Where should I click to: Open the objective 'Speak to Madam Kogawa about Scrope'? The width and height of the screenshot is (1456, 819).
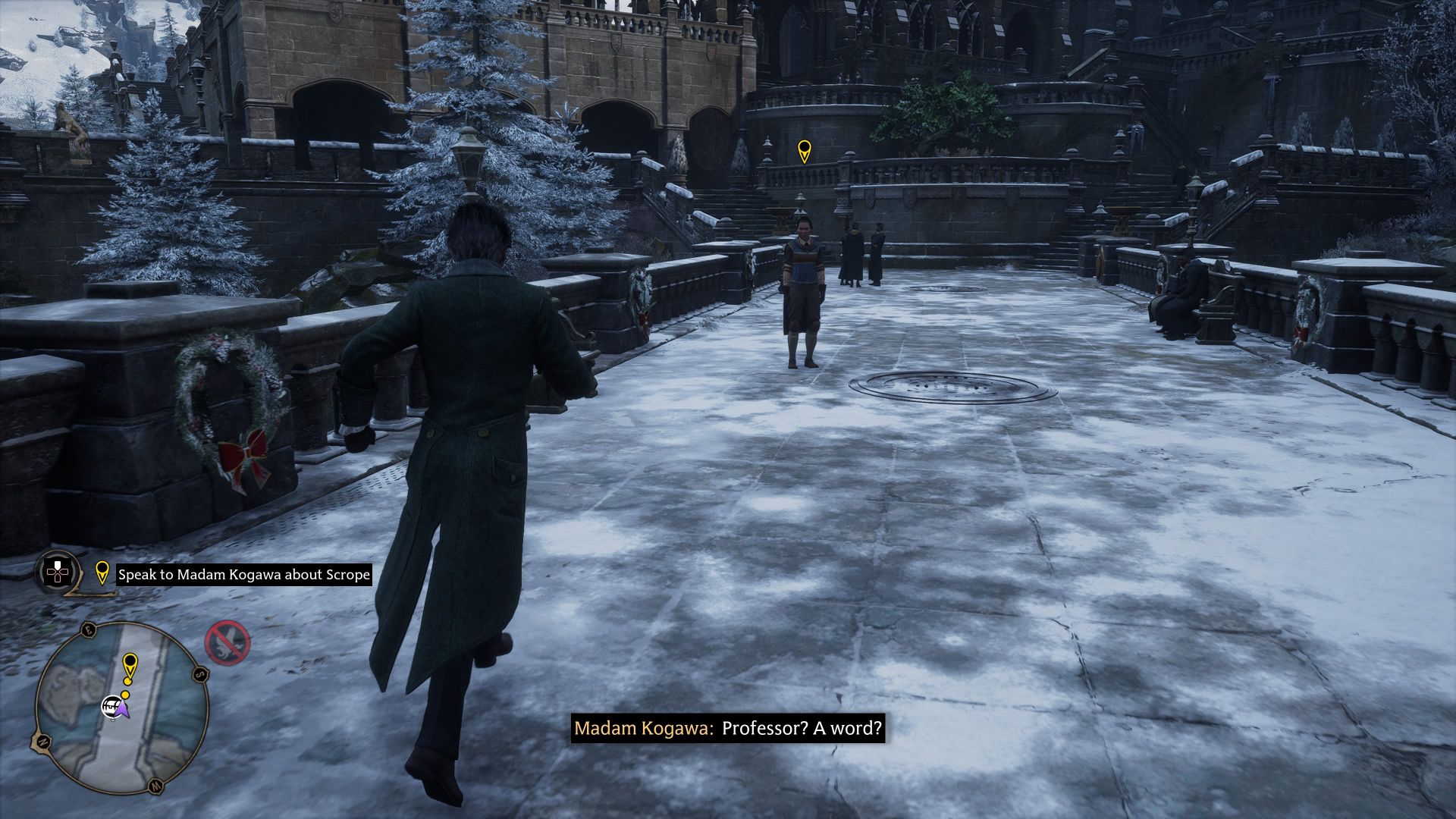(243, 575)
